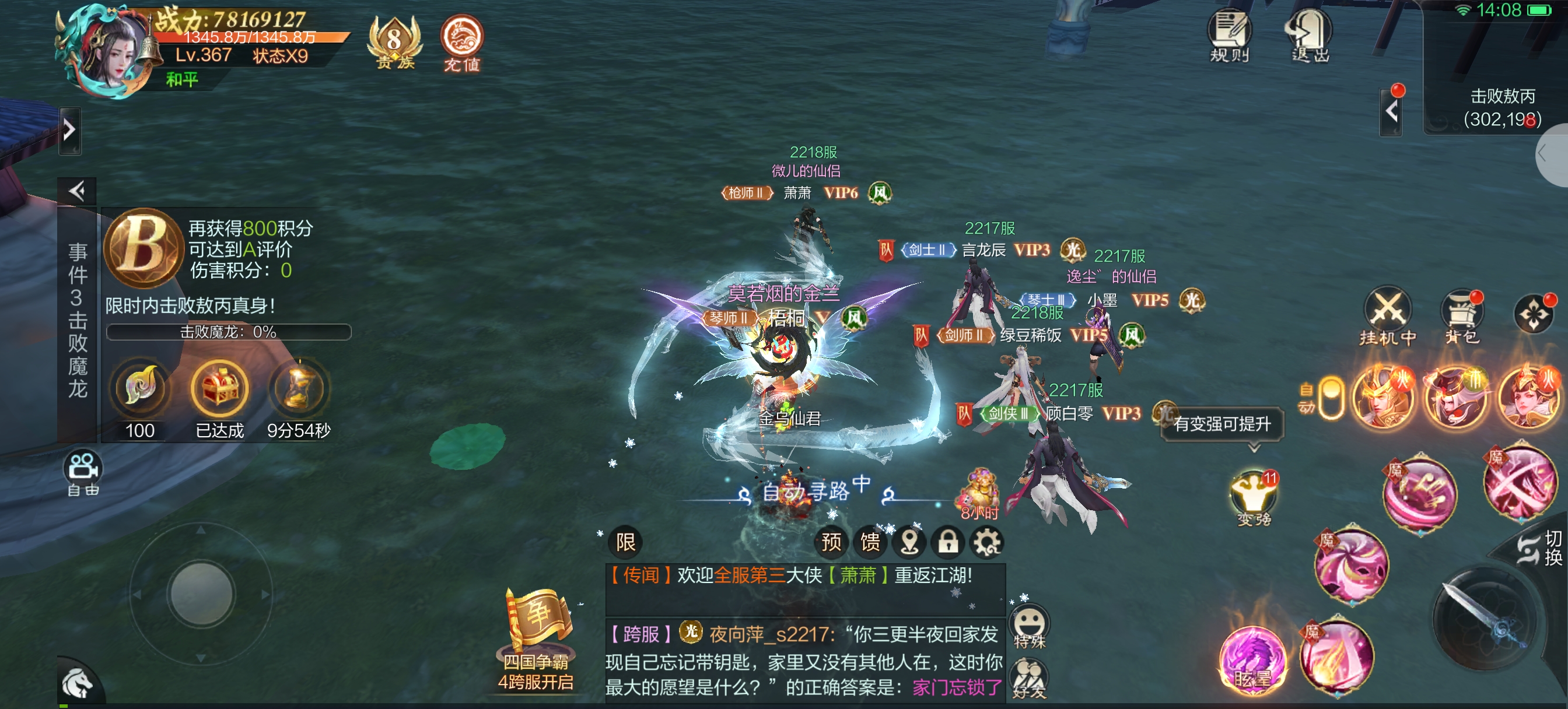Screen dimensions: 1568x709
Task: Toggle the chat lock icon
Action: click(x=948, y=542)
